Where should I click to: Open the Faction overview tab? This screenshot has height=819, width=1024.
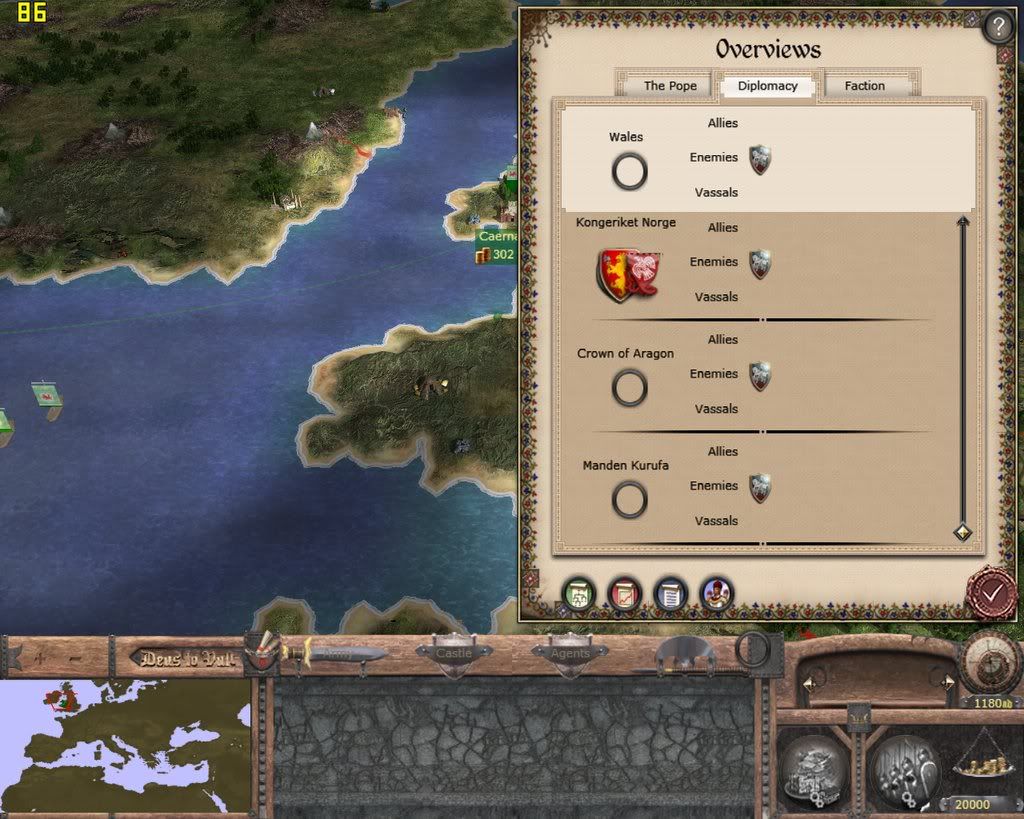tap(864, 86)
